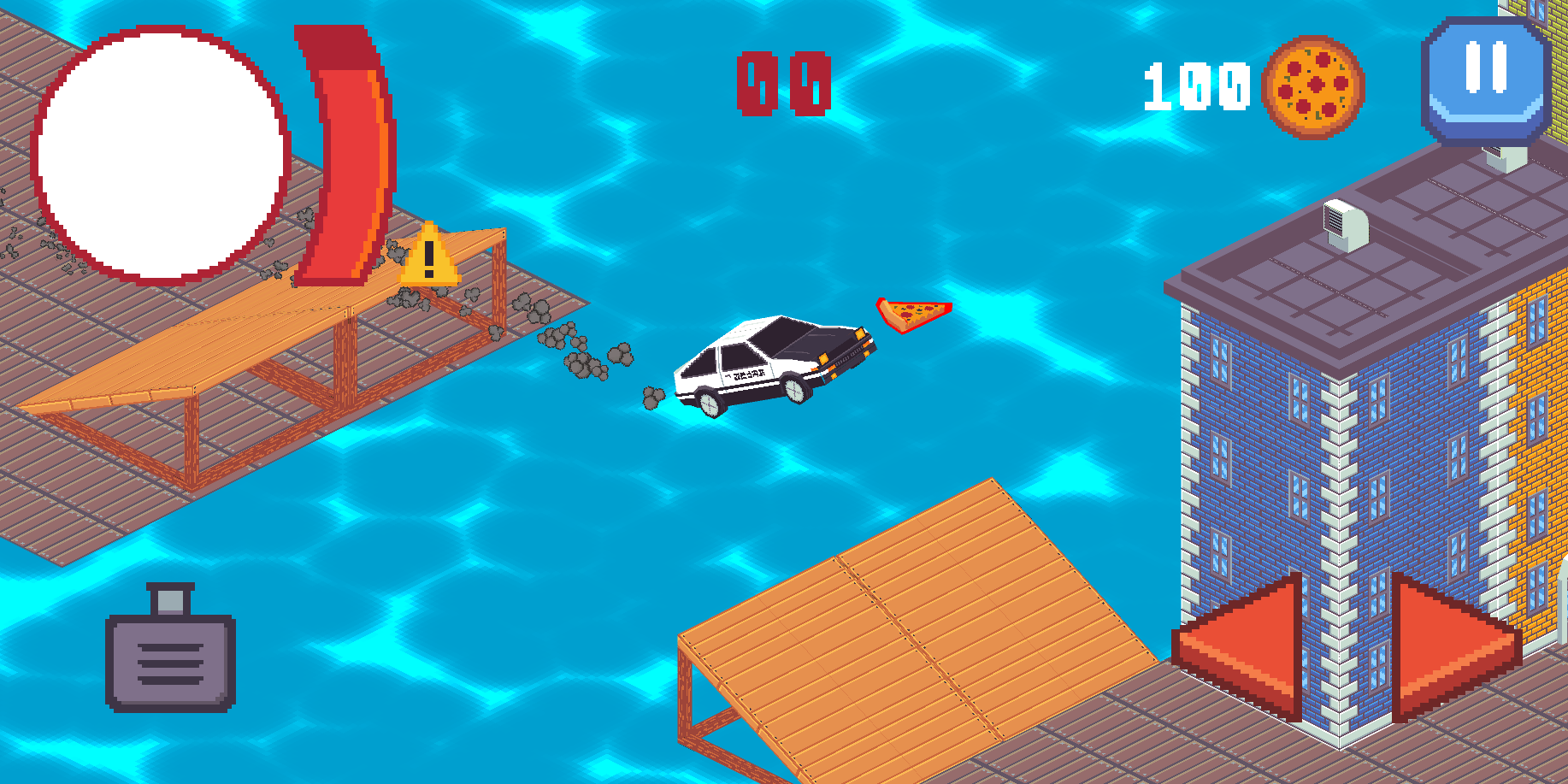Viewport: 1568px width, 784px height.
Task: Tap the air conditioner unit on the roof
Action: click(x=1345, y=224)
